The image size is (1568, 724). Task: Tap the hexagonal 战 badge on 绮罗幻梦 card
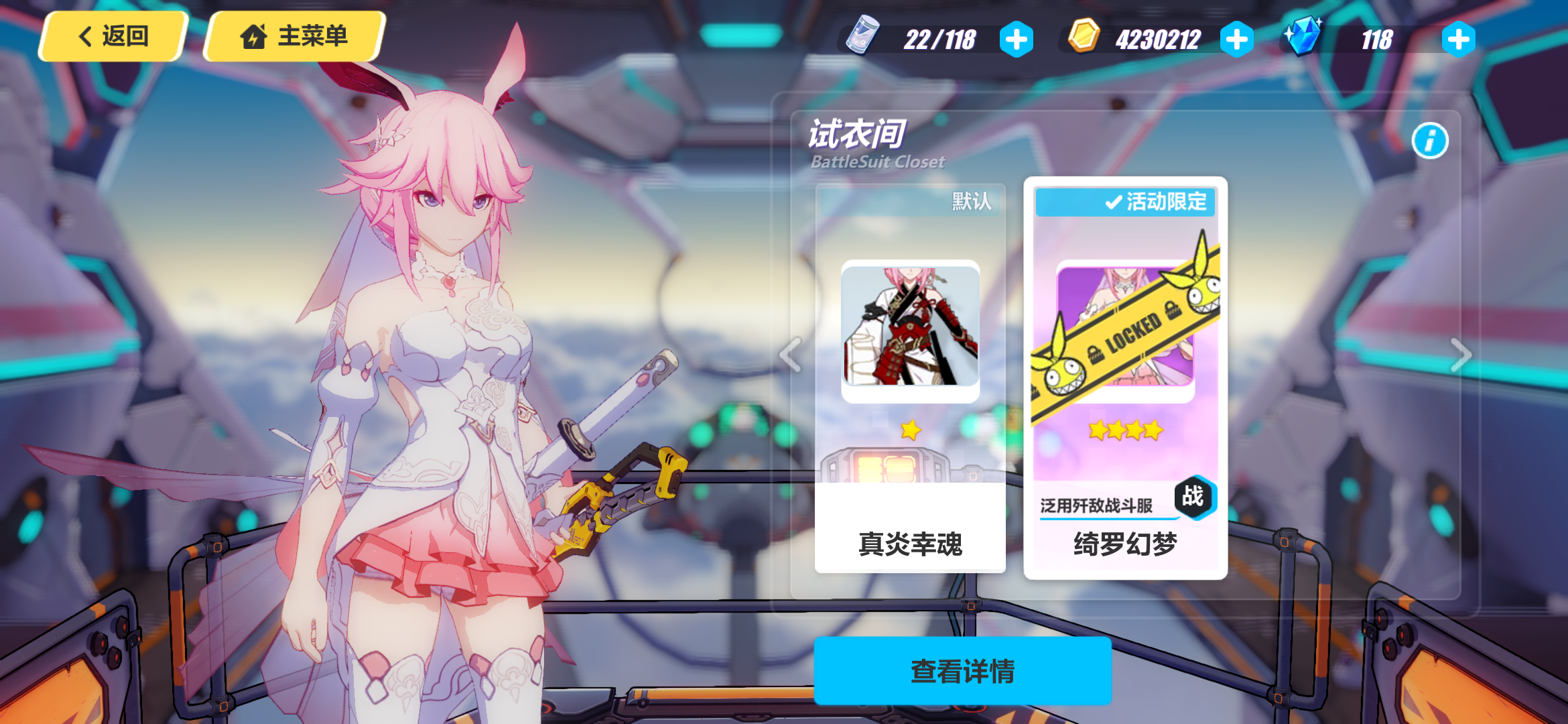coord(1196,496)
